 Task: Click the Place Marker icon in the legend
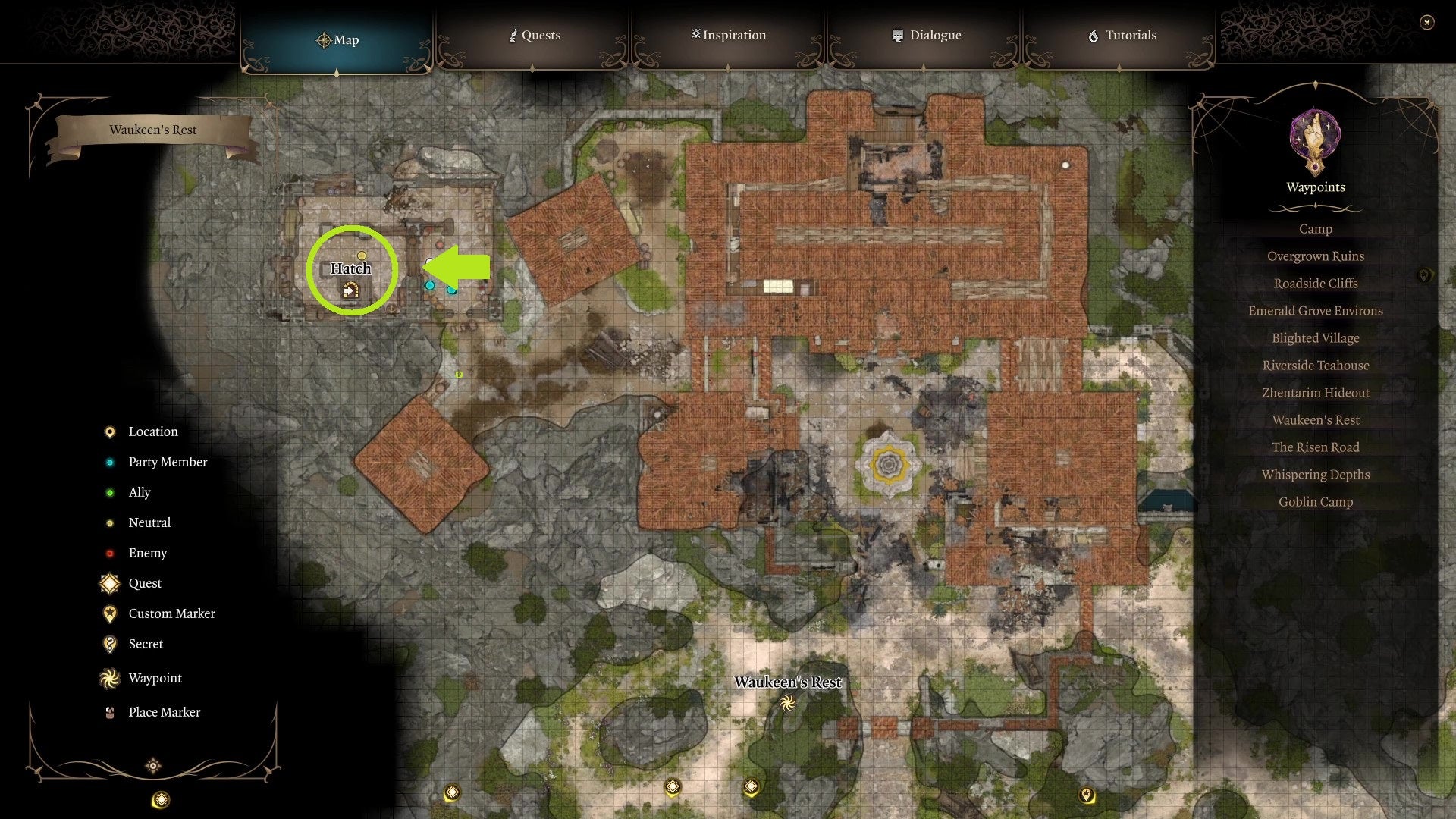click(x=110, y=711)
